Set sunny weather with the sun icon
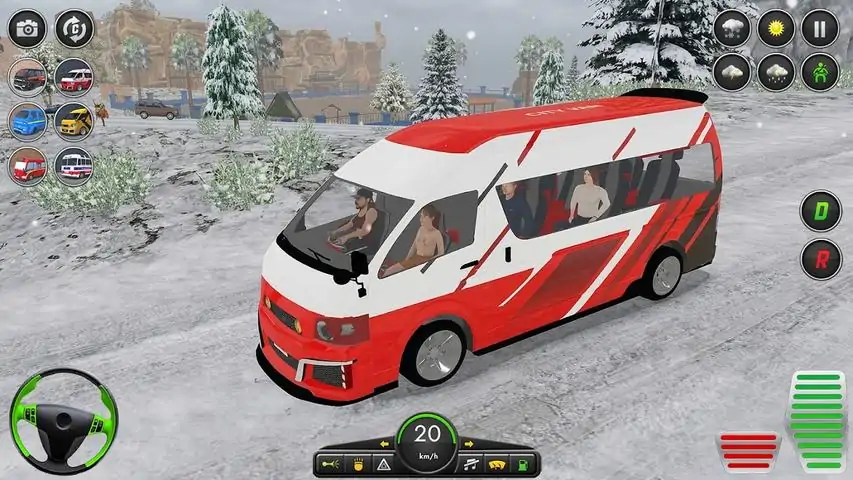The width and height of the screenshot is (853, 480). (775, 28)
